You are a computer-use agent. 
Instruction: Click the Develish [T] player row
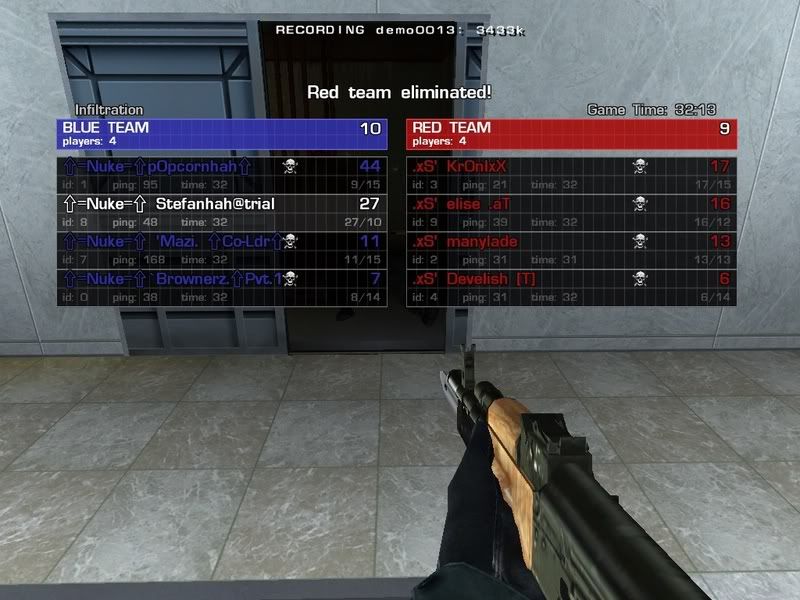(571, 286)
